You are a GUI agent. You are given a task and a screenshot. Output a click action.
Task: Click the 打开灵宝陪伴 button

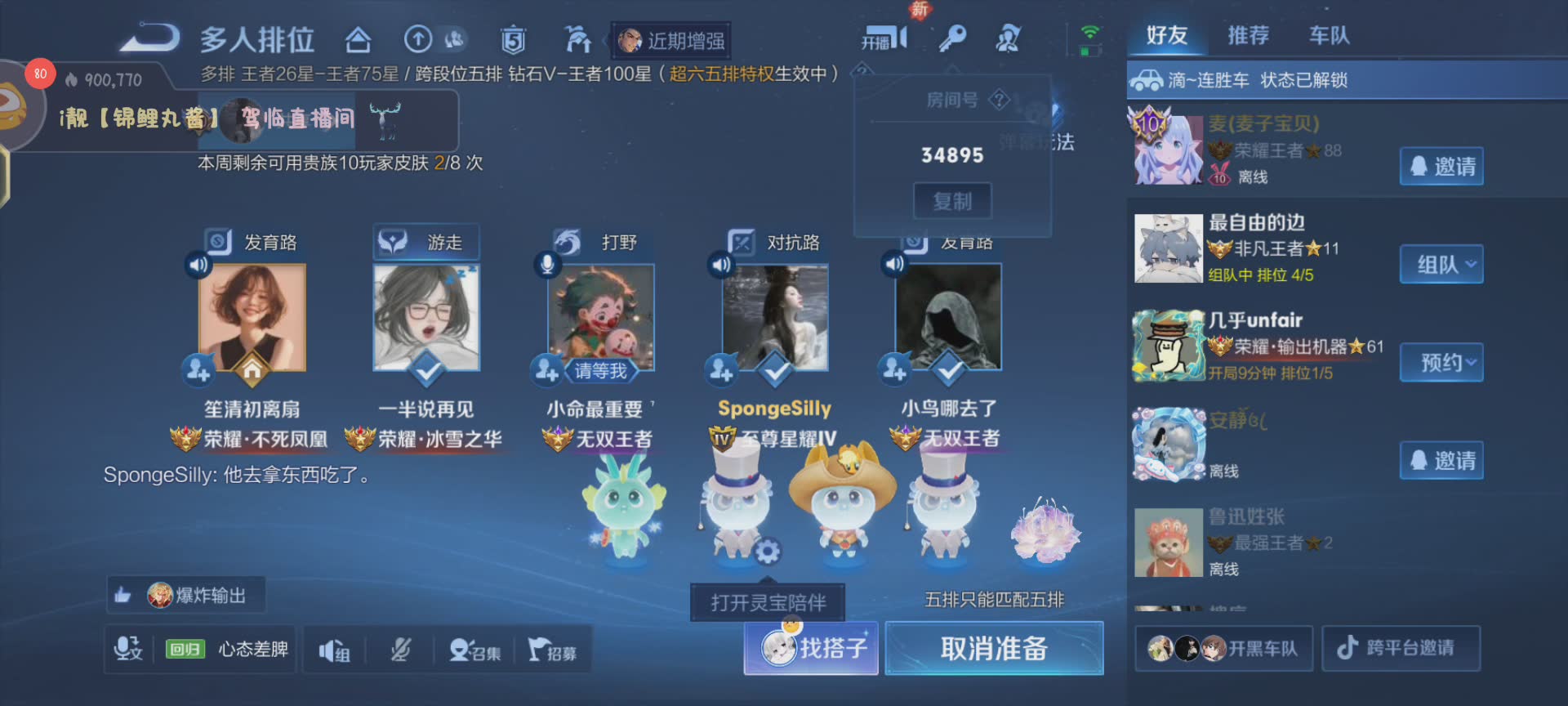[x=768, y=603]
